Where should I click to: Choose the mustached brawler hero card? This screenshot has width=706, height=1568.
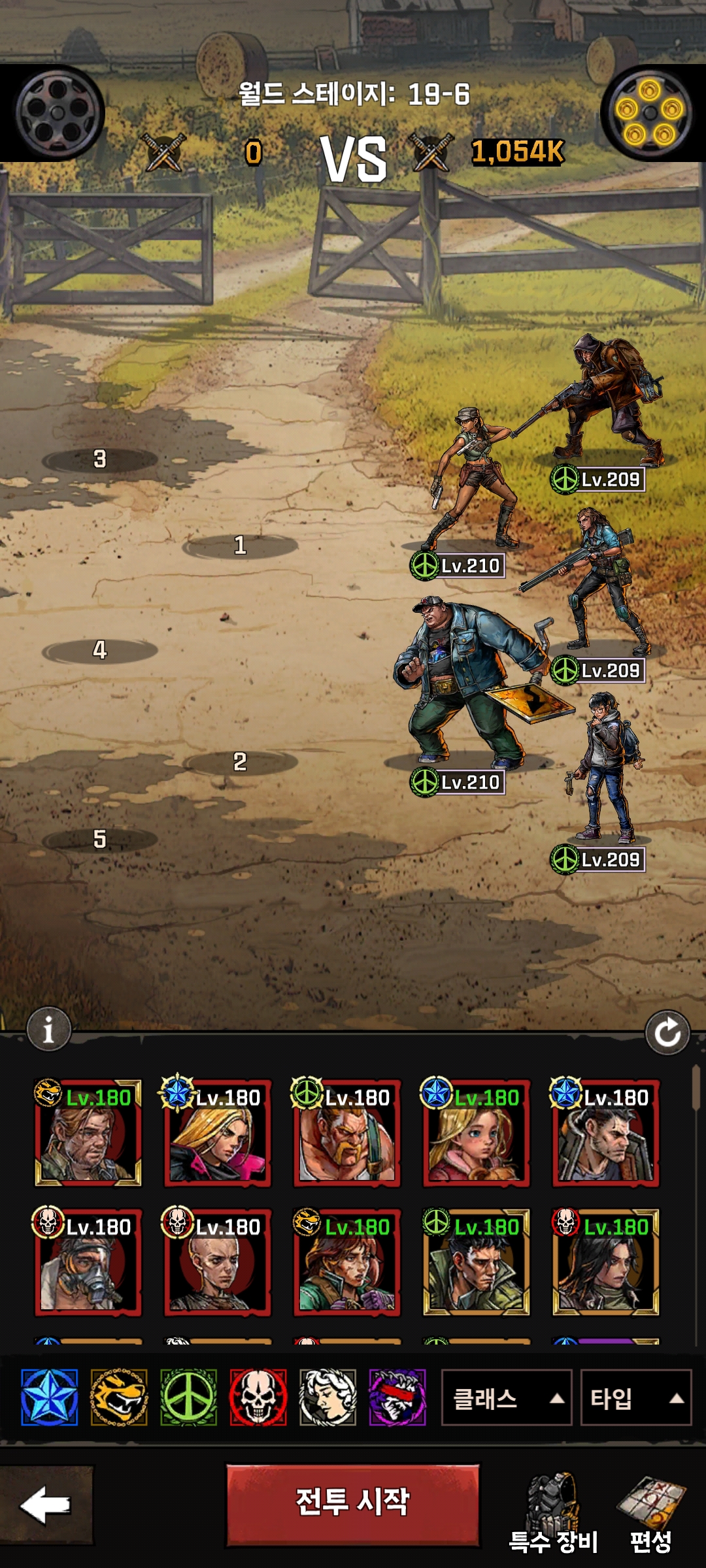pos(346,1133)
